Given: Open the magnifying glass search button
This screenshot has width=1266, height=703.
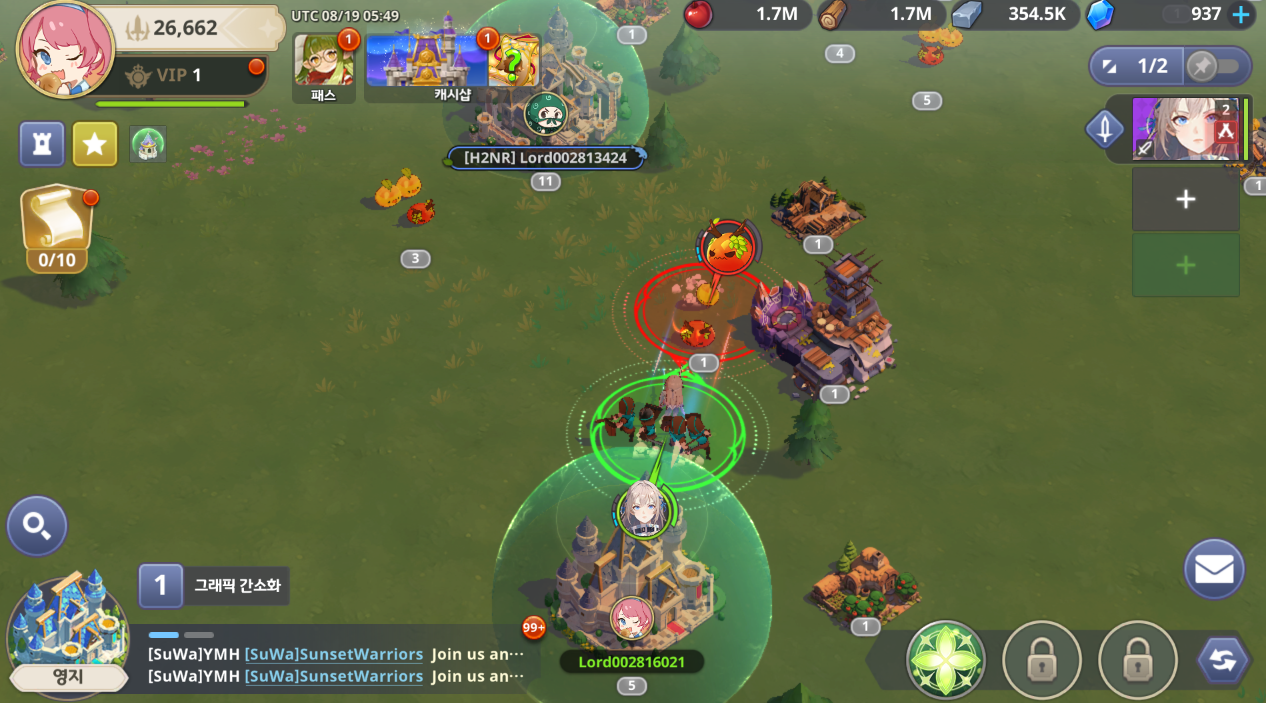Looking at the screenshot, I should 37,526.
